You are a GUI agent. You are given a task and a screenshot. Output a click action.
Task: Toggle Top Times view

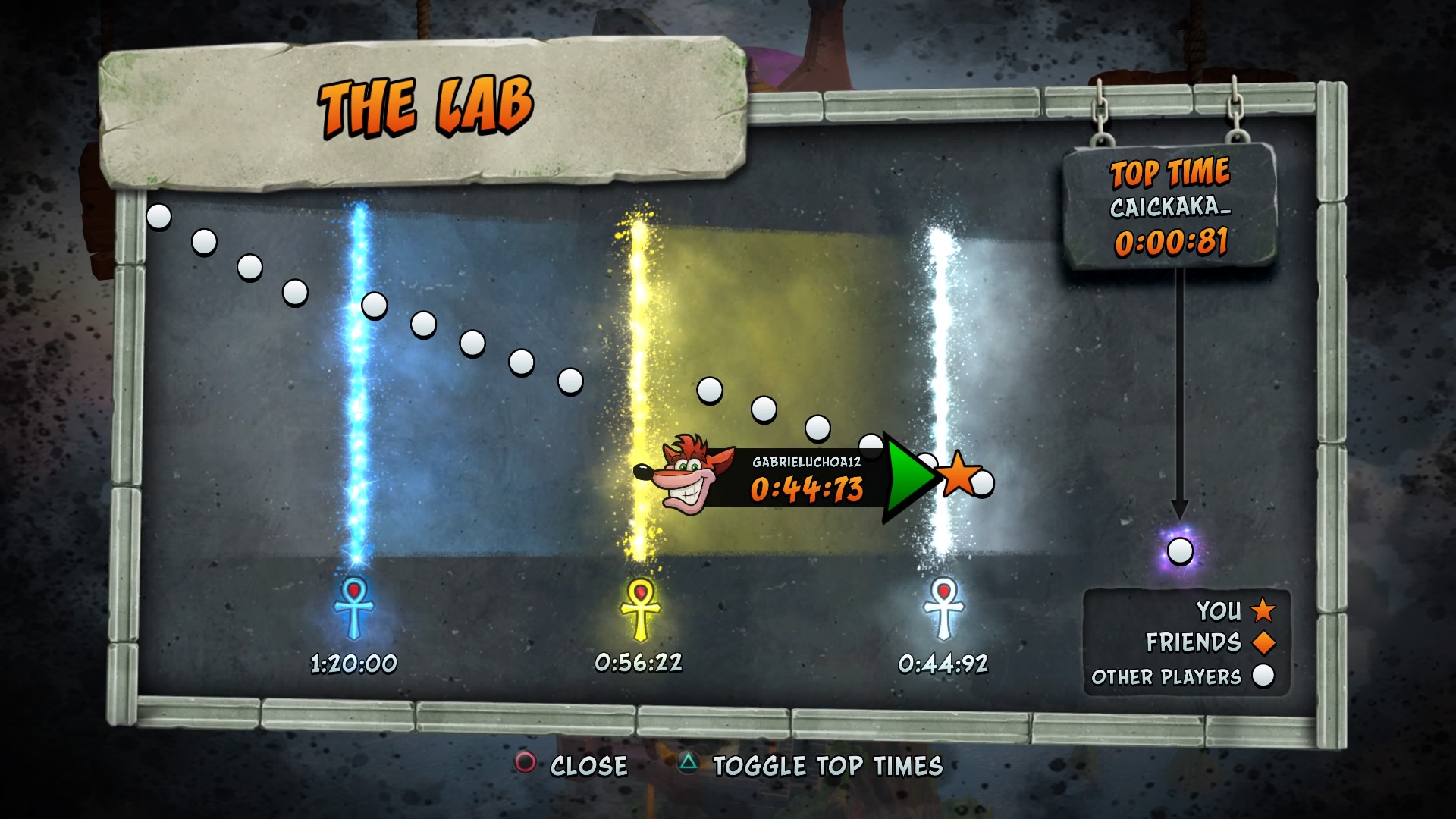click(810, 765)
